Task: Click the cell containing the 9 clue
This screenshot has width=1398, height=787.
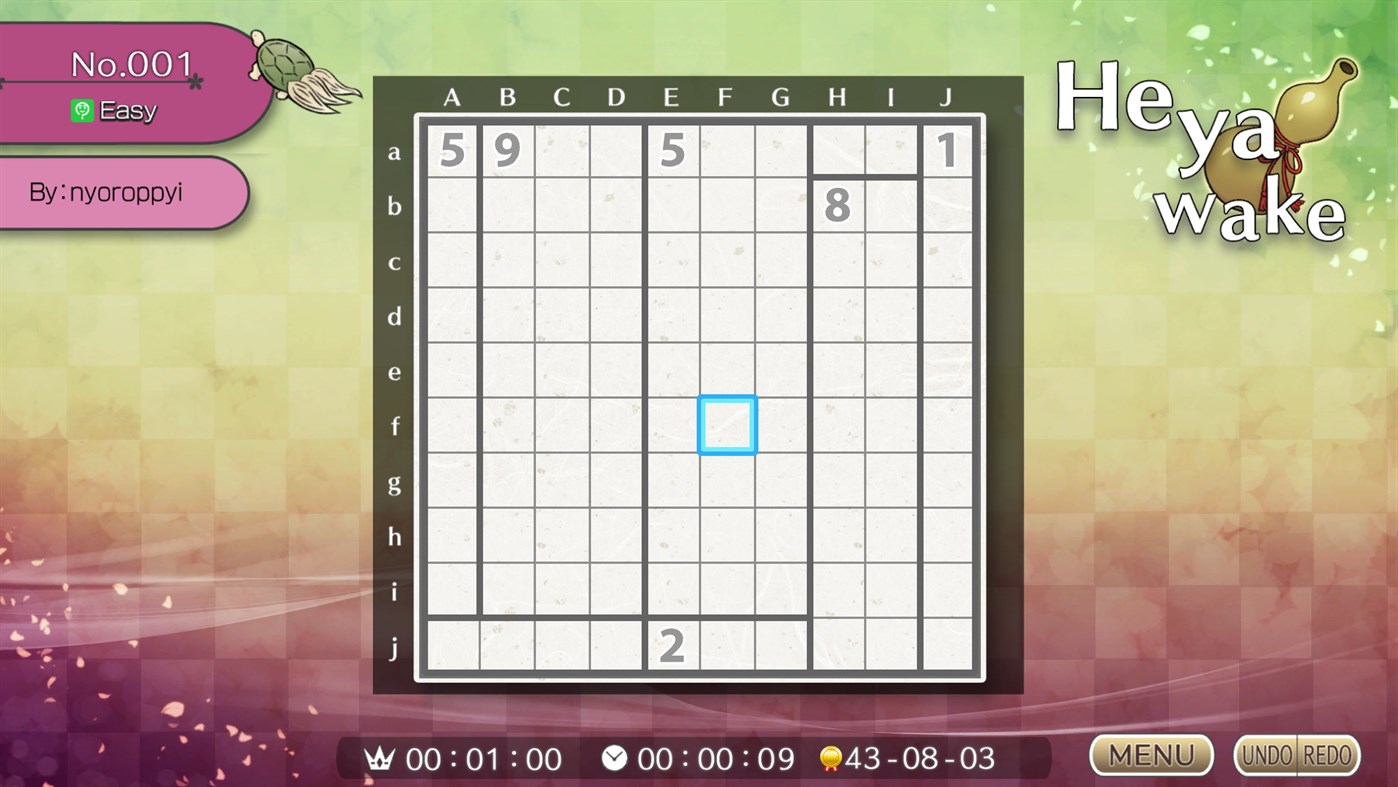Action: [507, 150]
